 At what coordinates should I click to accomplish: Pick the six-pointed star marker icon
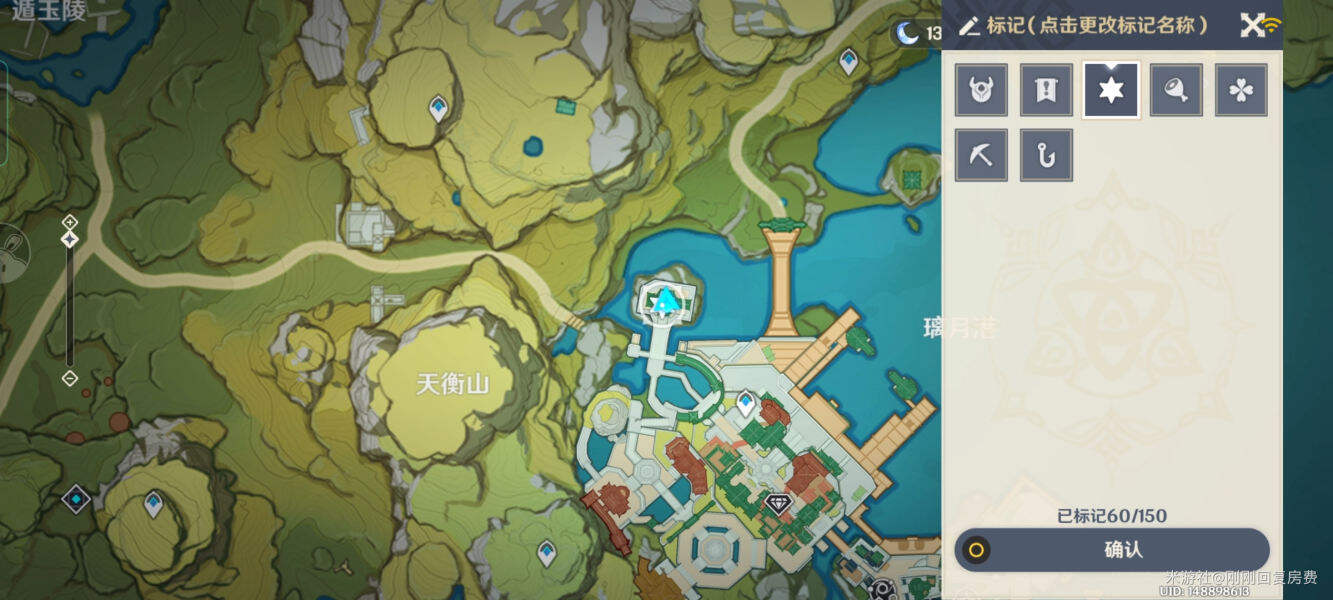tap(1111, 91)
